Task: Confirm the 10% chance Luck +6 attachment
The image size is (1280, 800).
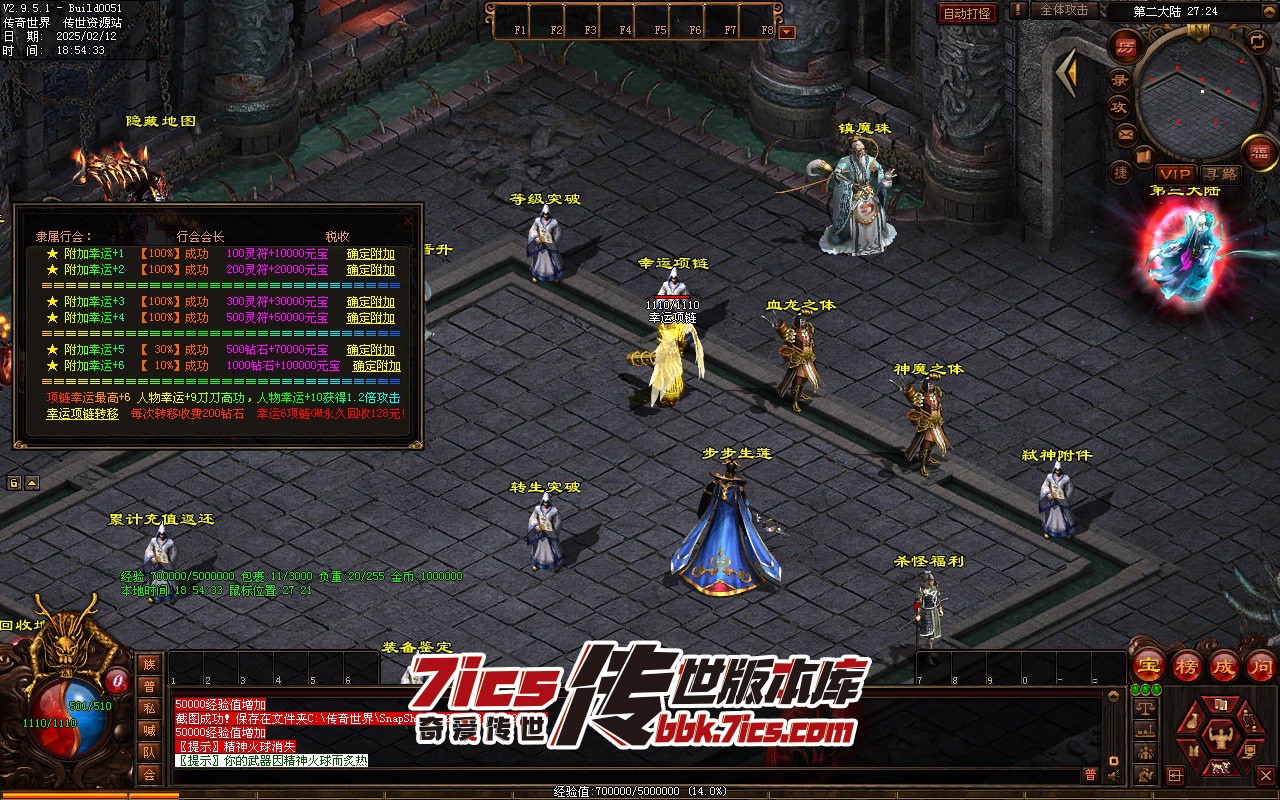Action: coord(376,366)
